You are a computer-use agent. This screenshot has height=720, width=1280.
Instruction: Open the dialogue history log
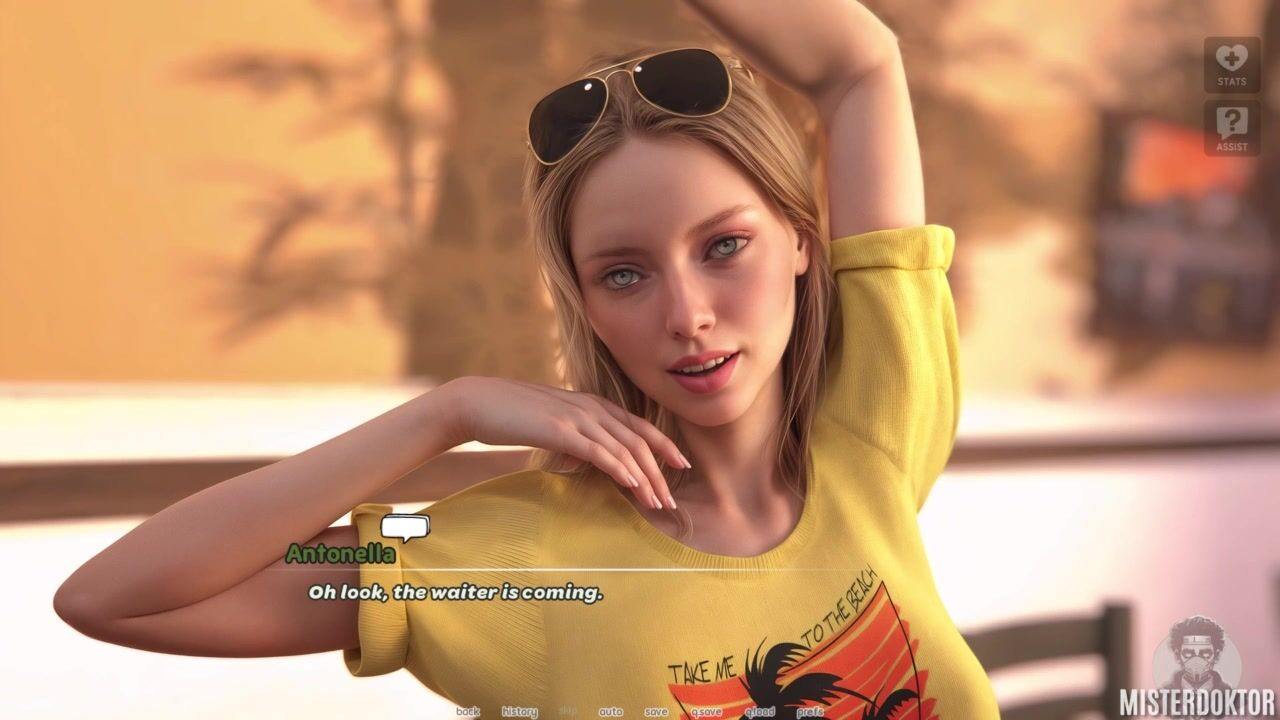point(519,712)
